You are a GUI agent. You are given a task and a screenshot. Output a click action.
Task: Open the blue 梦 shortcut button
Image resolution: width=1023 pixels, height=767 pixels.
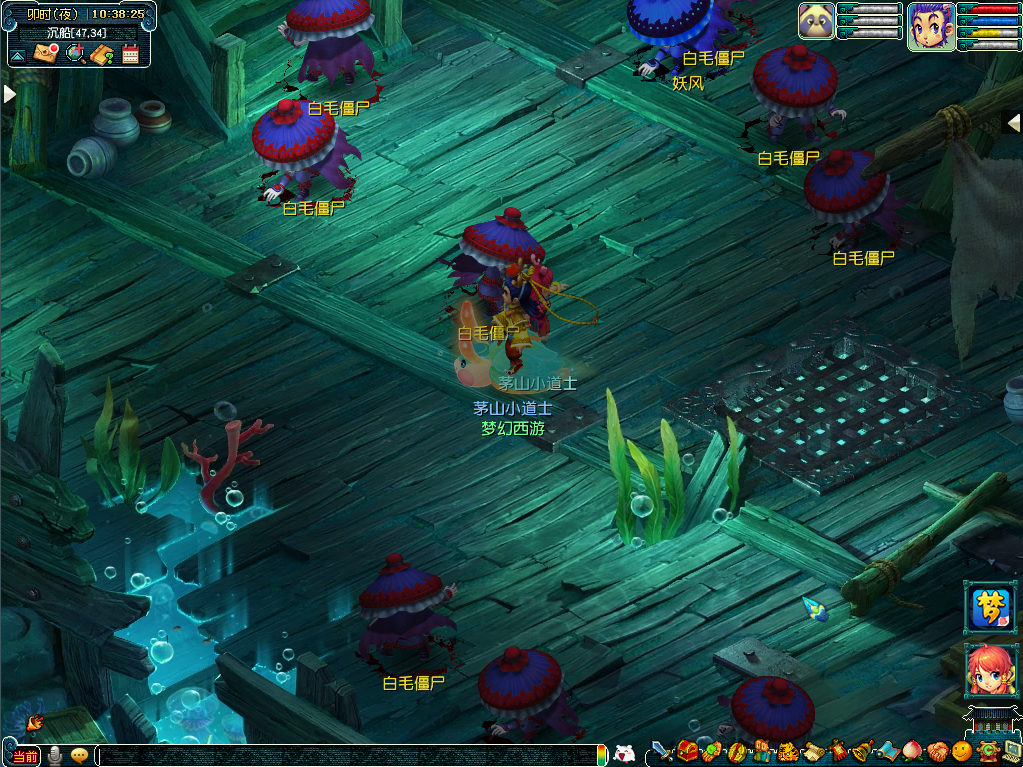[990, 607]
